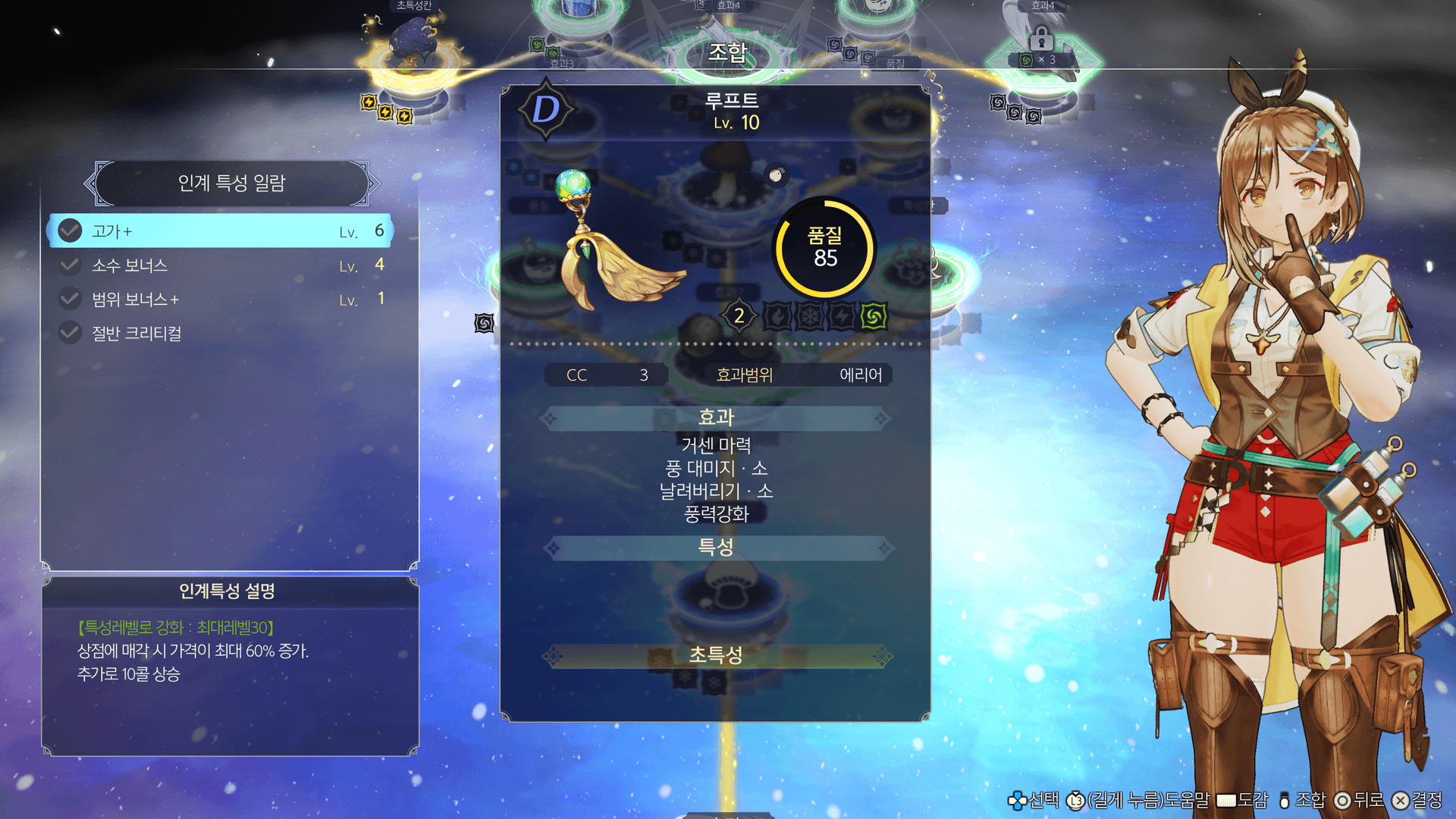Click the green wind element icon
1456x819 pixels.
point(874,316)
